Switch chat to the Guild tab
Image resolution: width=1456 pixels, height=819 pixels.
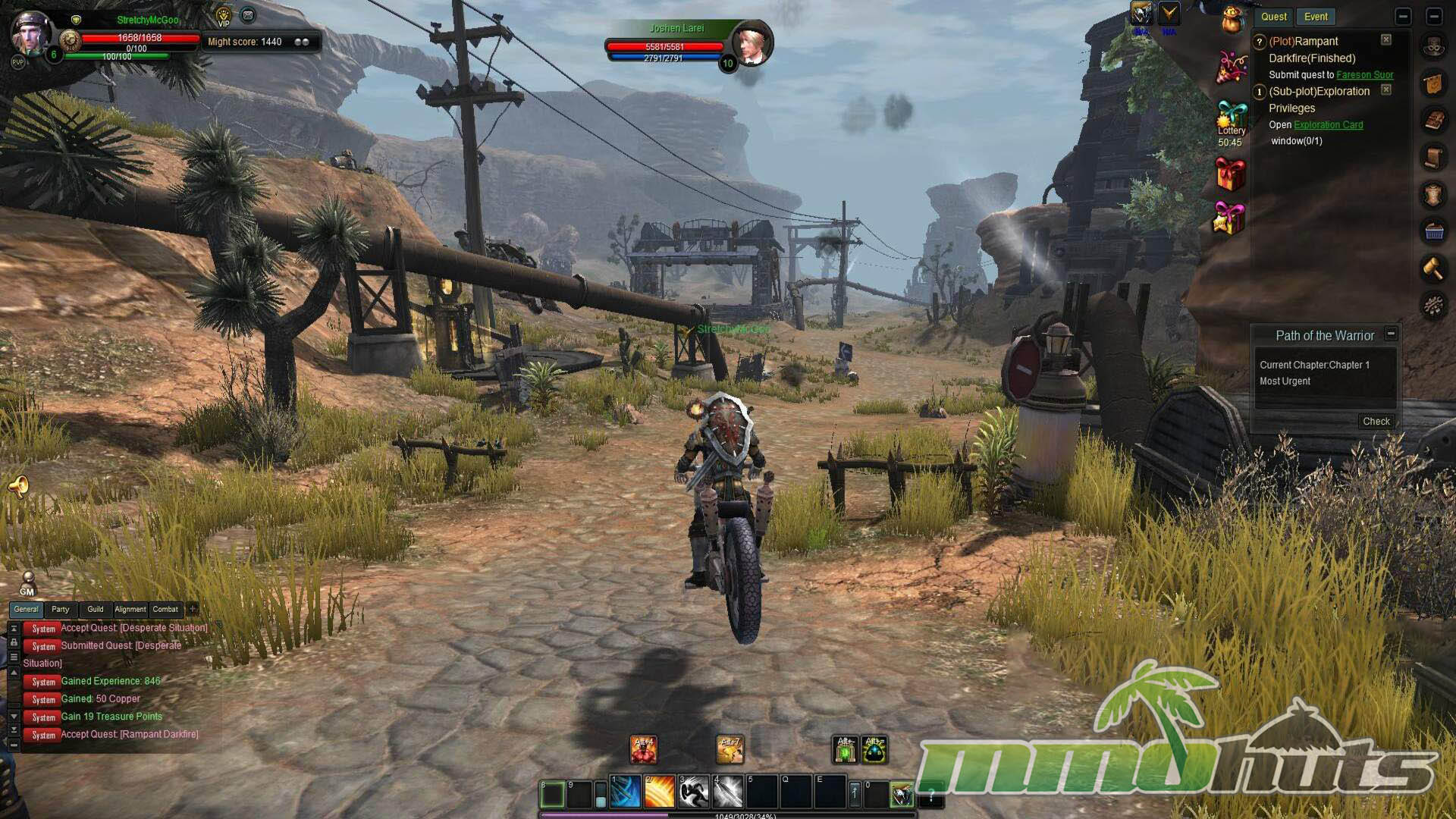[x=96, y=609]
